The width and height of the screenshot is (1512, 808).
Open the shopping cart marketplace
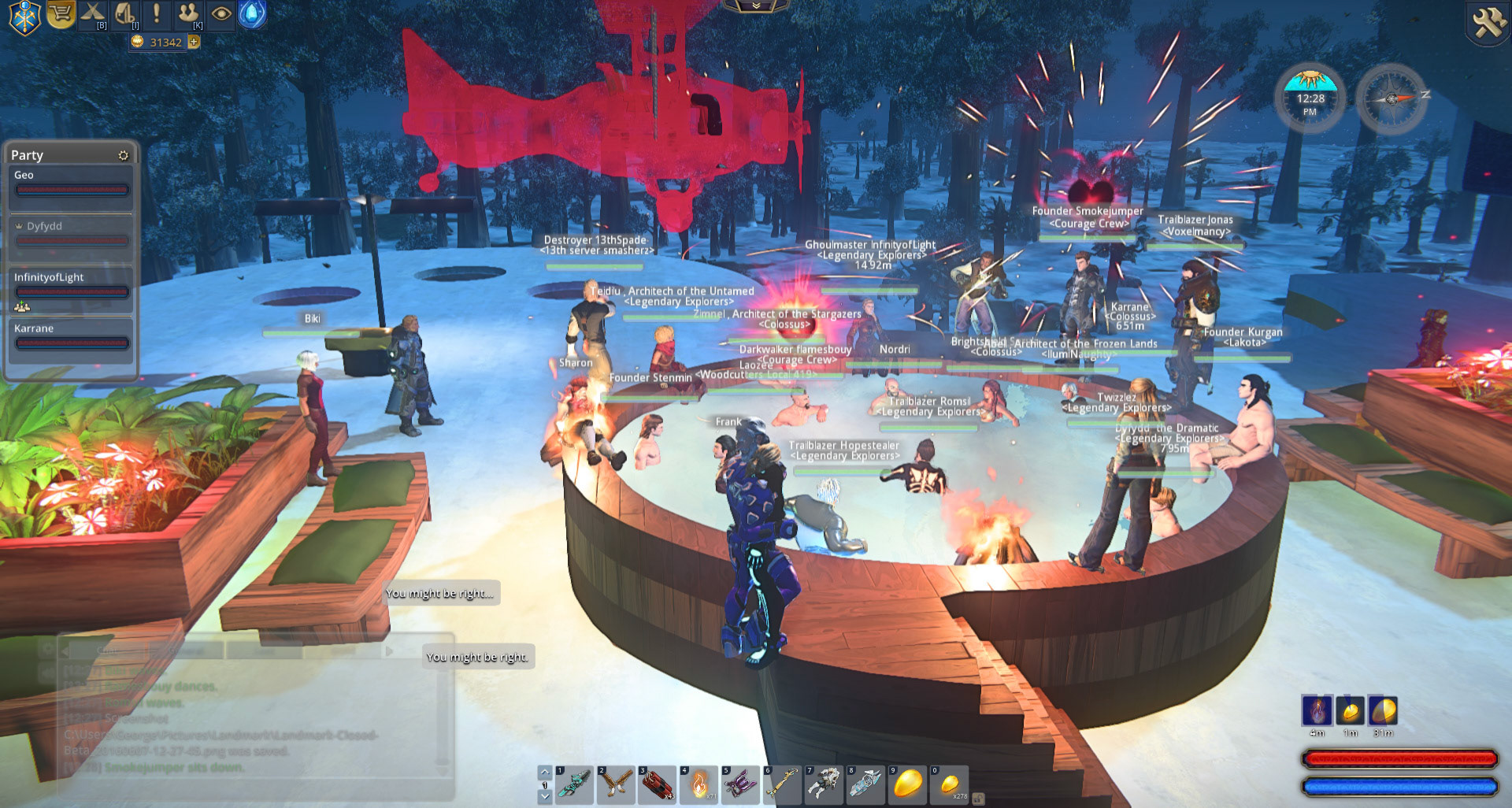click(x=61, y=14)
